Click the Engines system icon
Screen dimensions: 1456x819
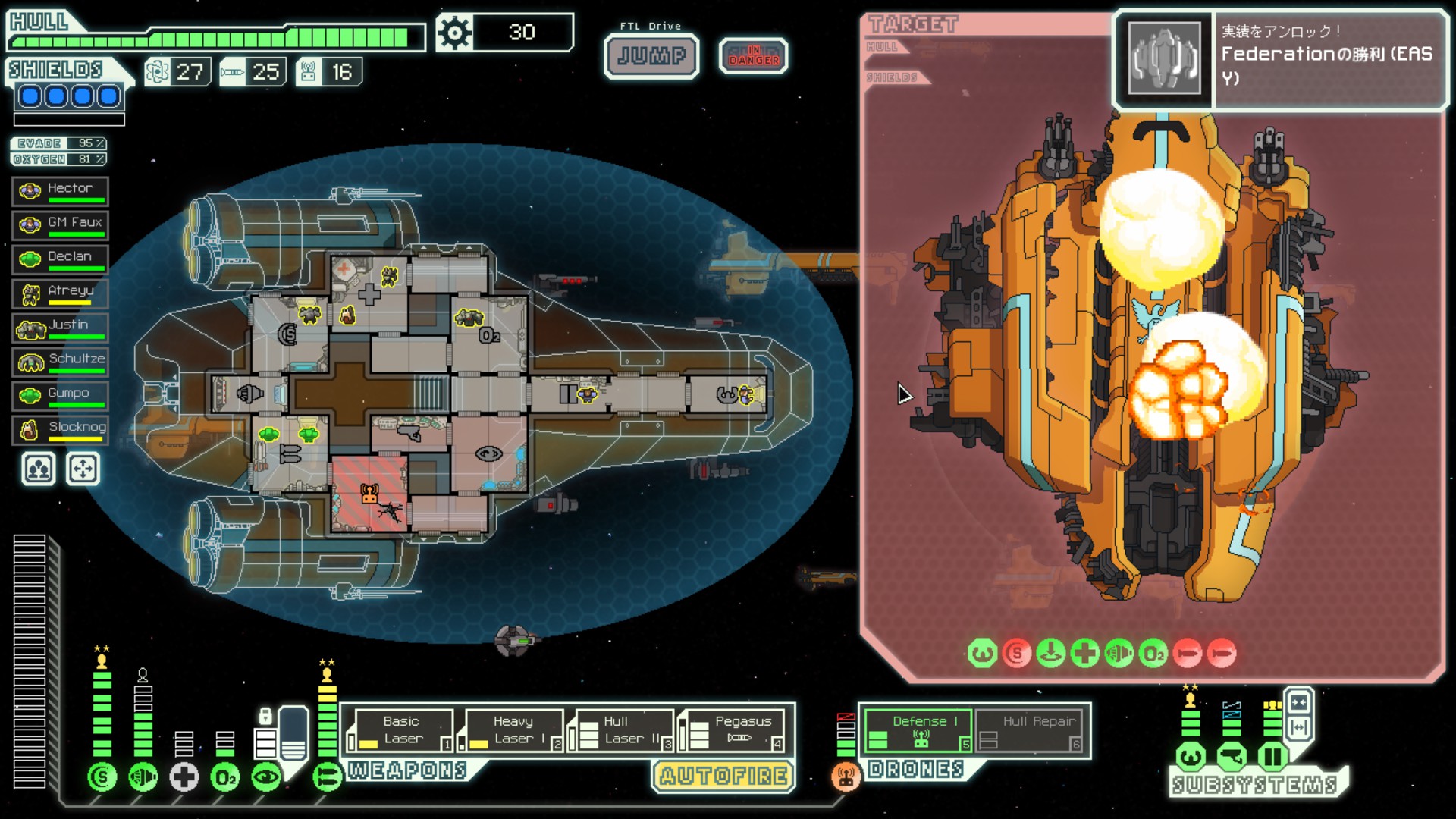[142, 777]
